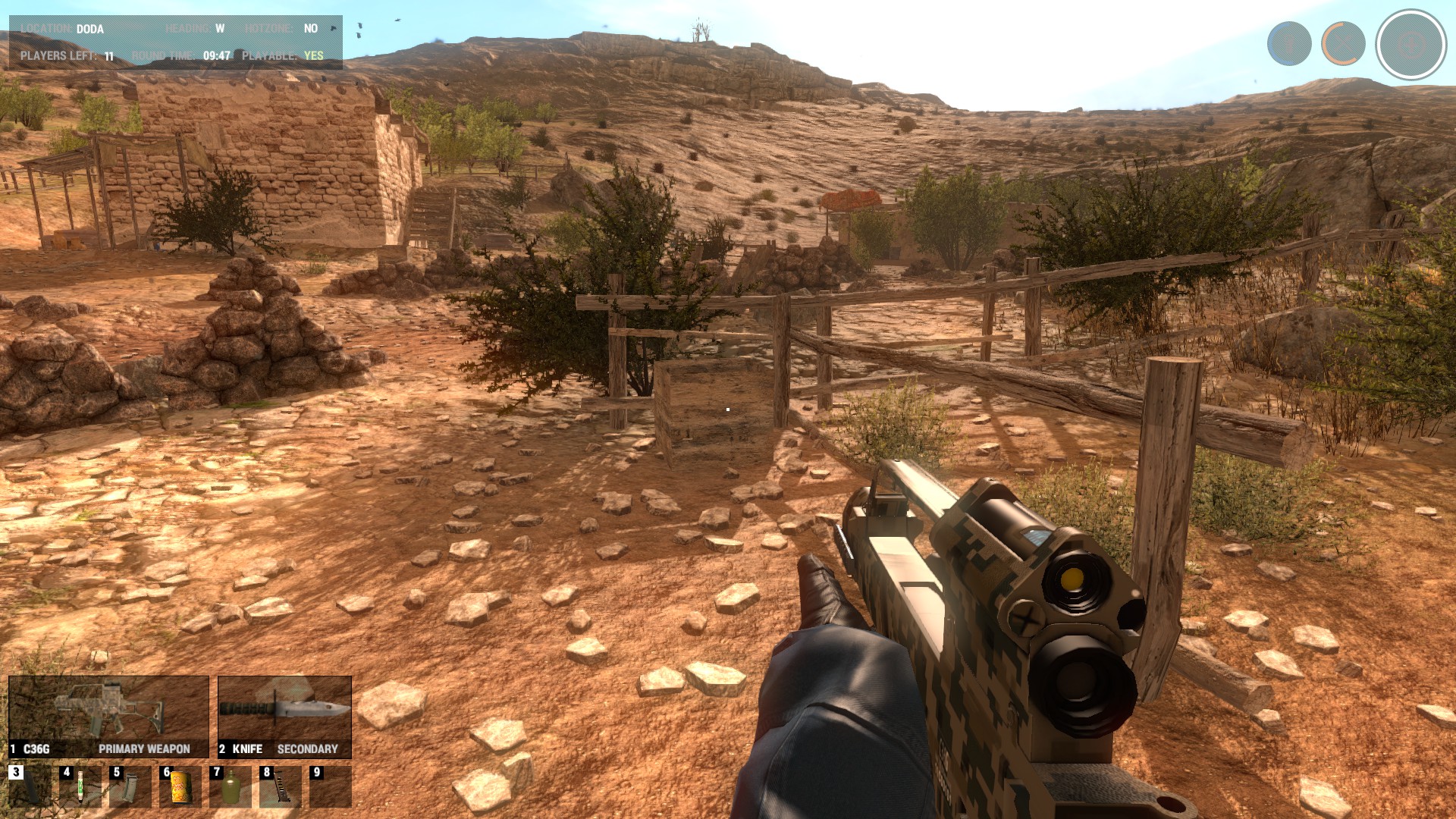The image size is (1456, 819).
Task: Select the white-and-green stick in slot 4
Action: click(x=80, y=787)
